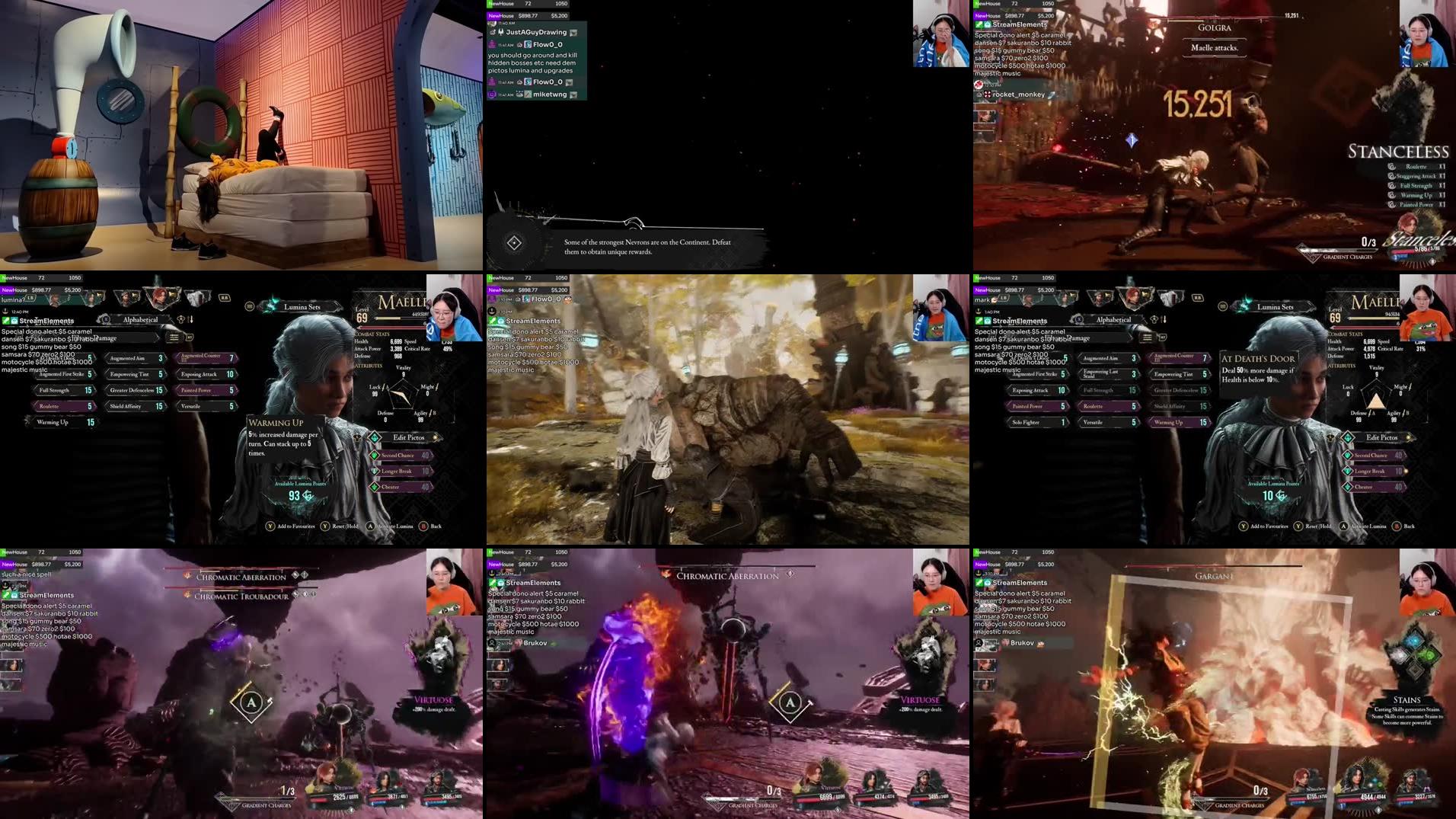Click the Warming Up icon under Golgra's Stanceless list
Image resolution: width=1456 pixels, height=819 pixels.
point(1391,195)
